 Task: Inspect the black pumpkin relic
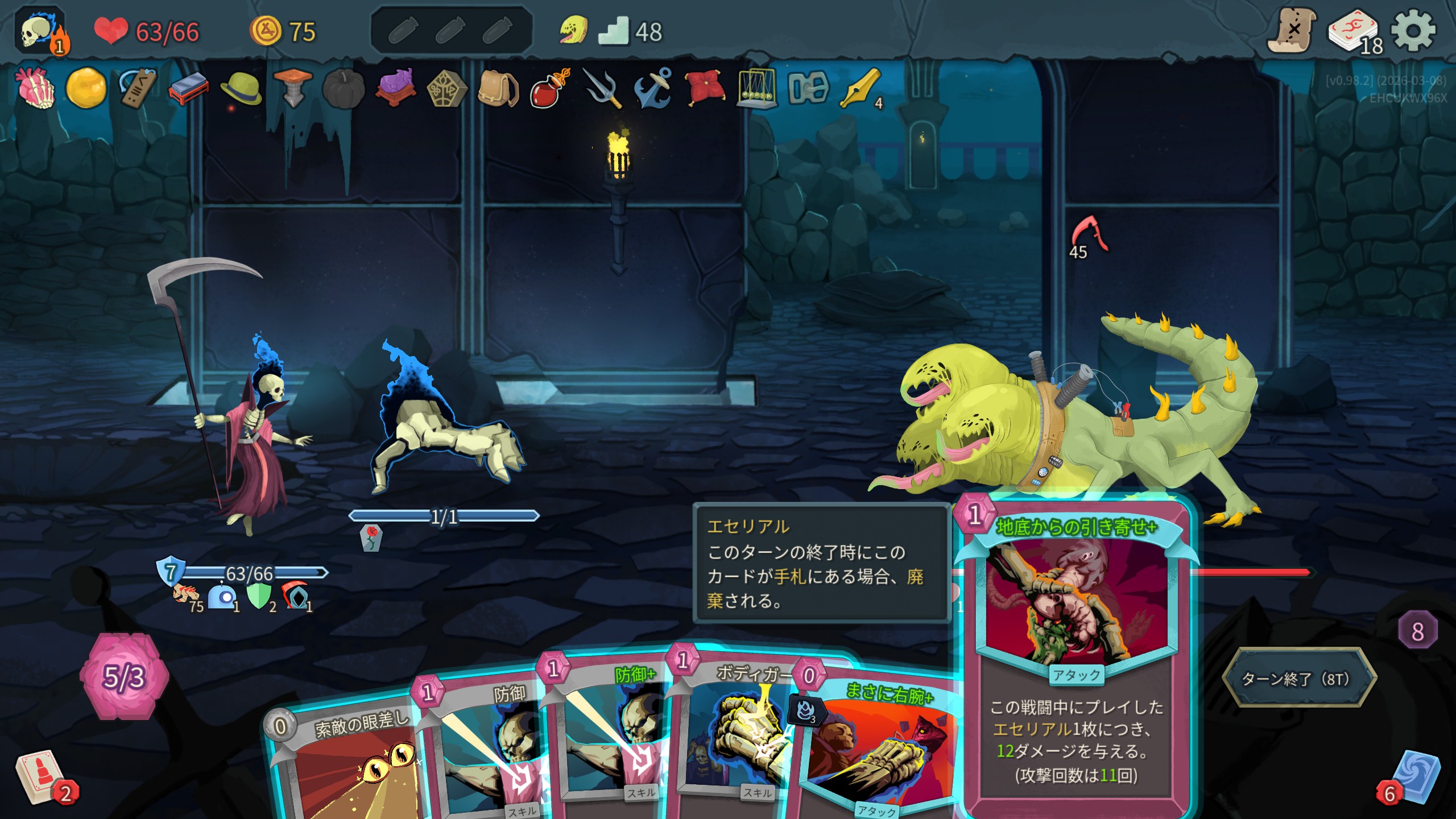coord(344,88)
